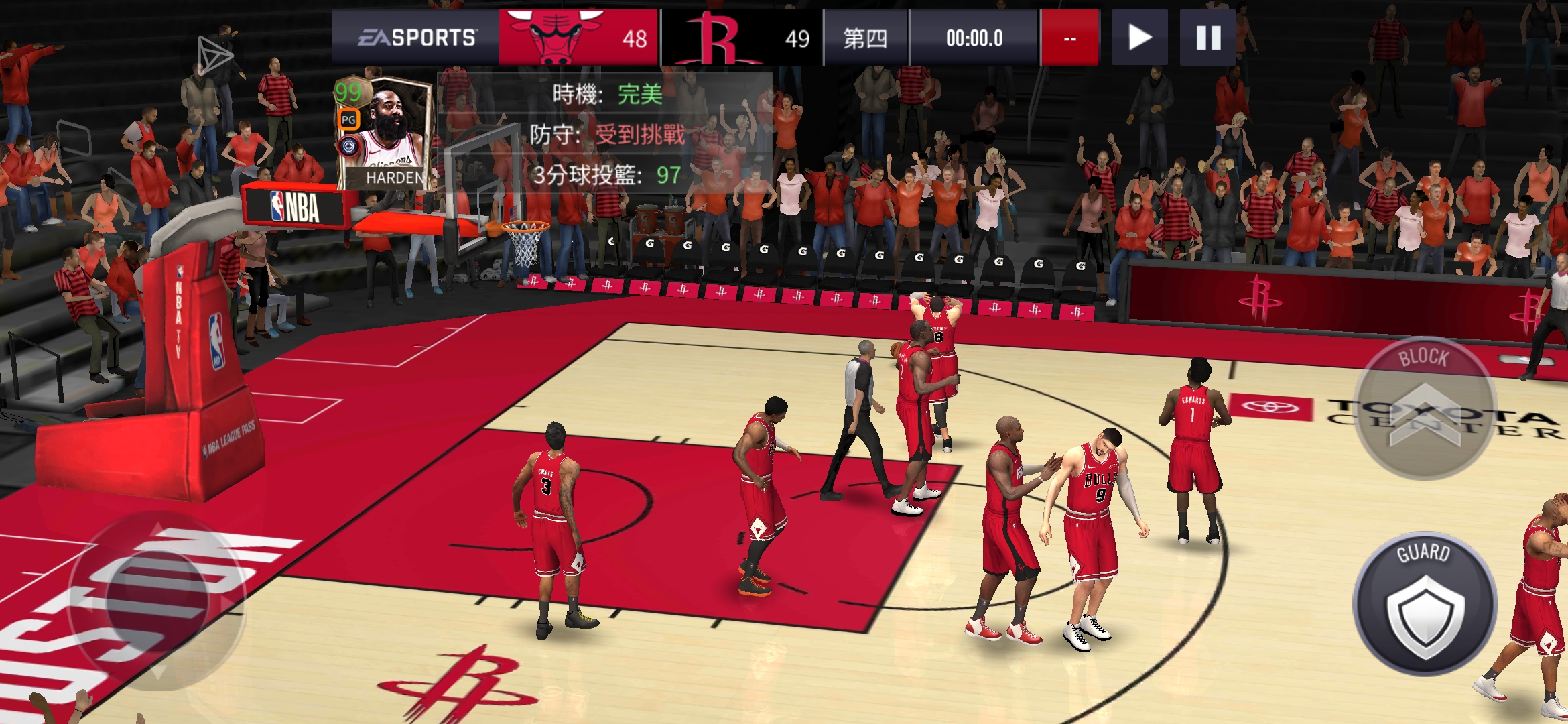Tap the play button on the scoreboard
This screenshot has width=1568, height=724.
[x=1139, y=38]
